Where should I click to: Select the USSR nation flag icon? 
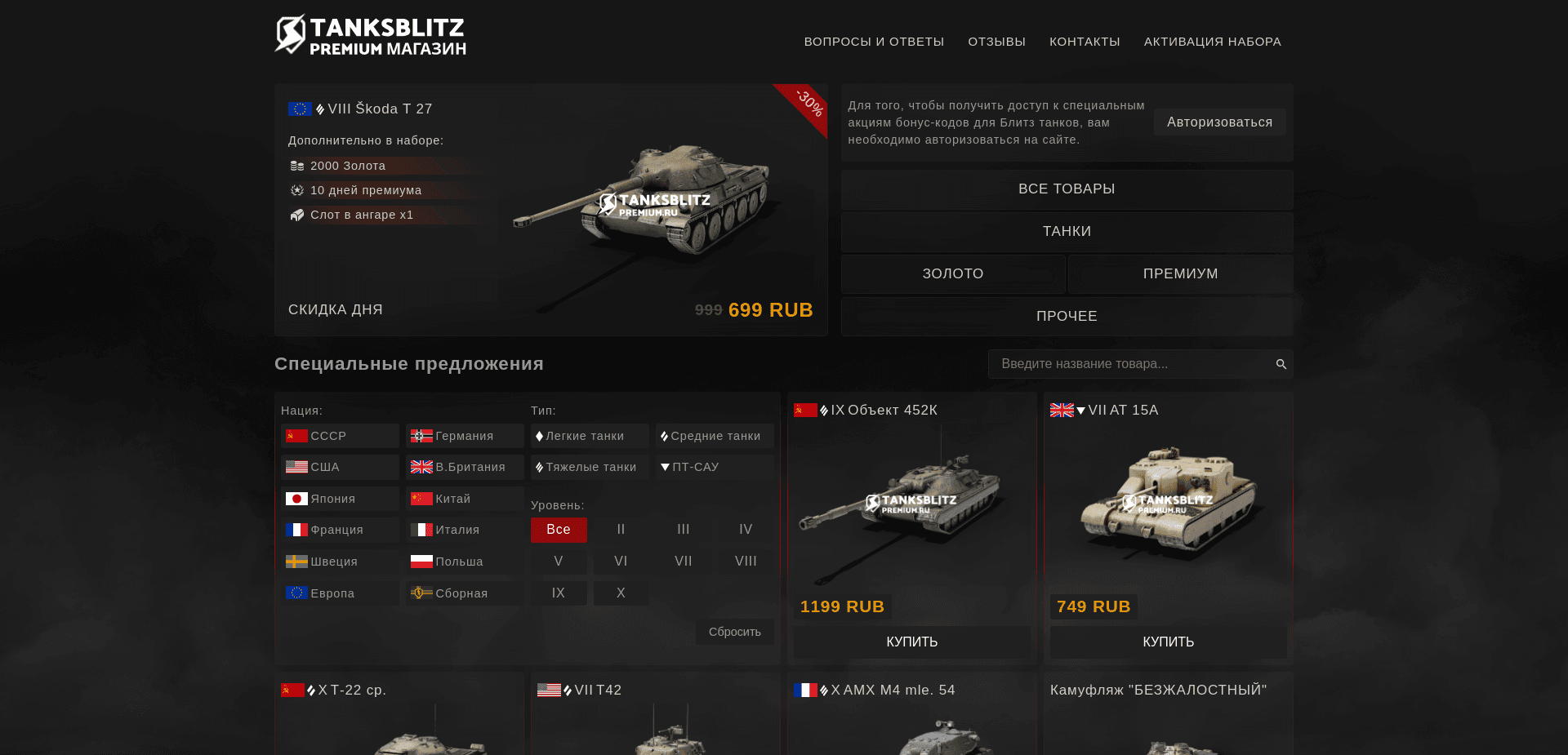[297, 436]
